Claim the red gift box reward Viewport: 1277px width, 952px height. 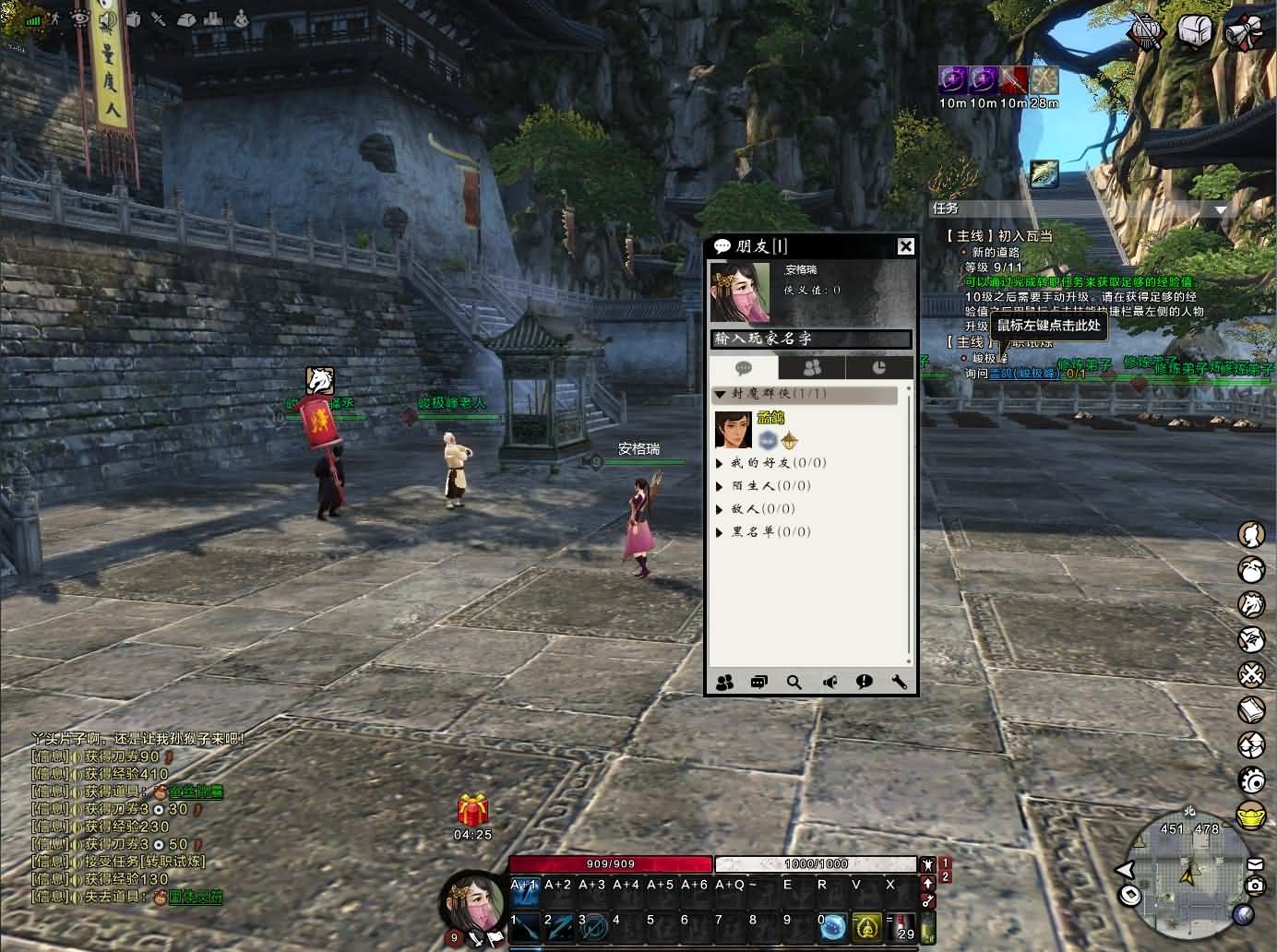[472, 812]
